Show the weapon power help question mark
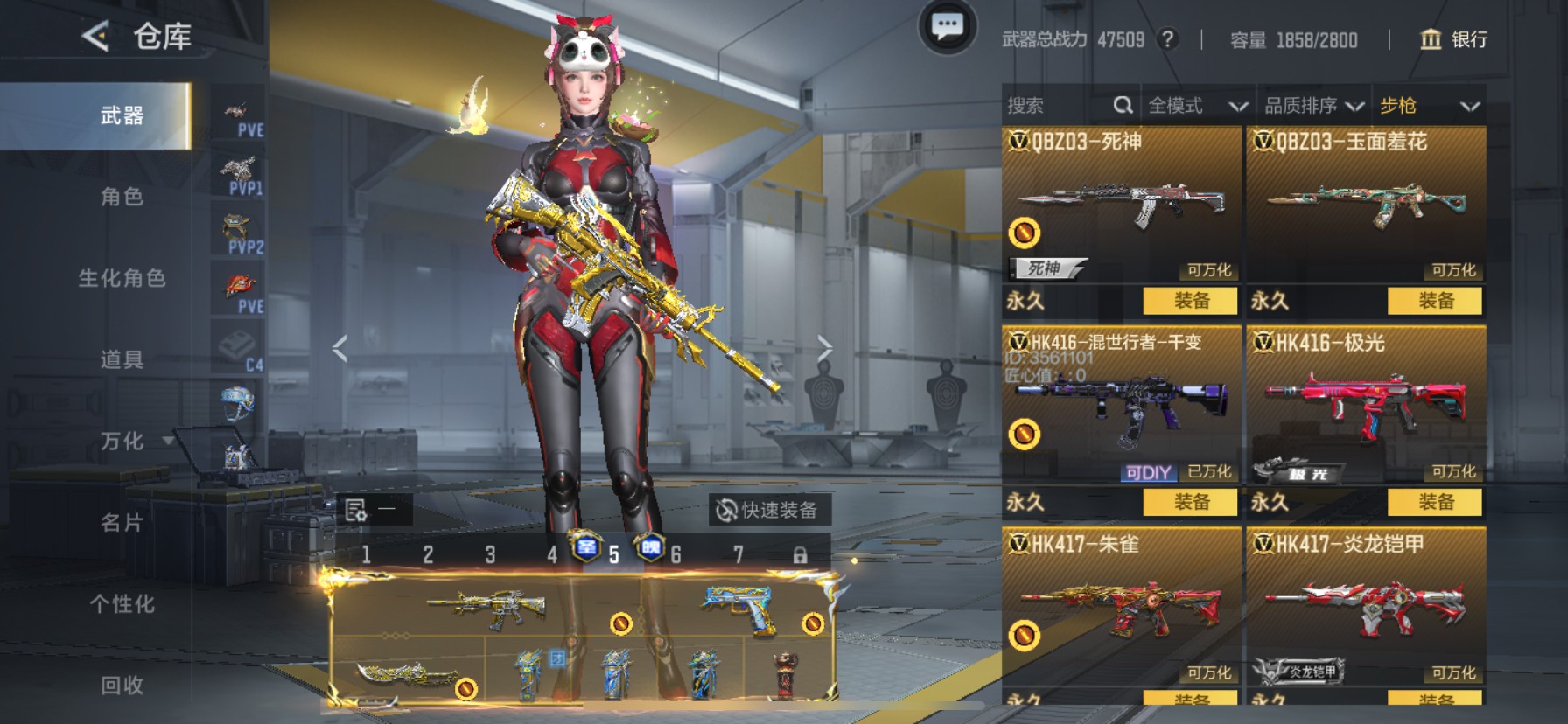The height and width of the screenshot is (724, 1568). 1167,39
